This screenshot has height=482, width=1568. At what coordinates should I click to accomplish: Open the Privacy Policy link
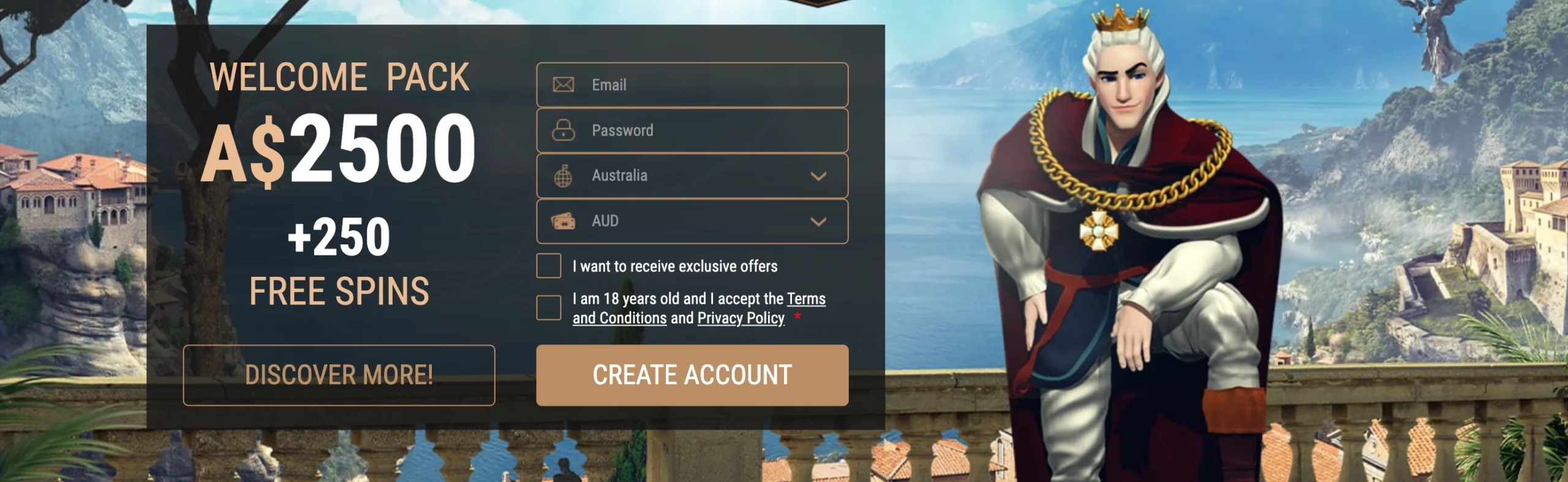click(741, 318)
